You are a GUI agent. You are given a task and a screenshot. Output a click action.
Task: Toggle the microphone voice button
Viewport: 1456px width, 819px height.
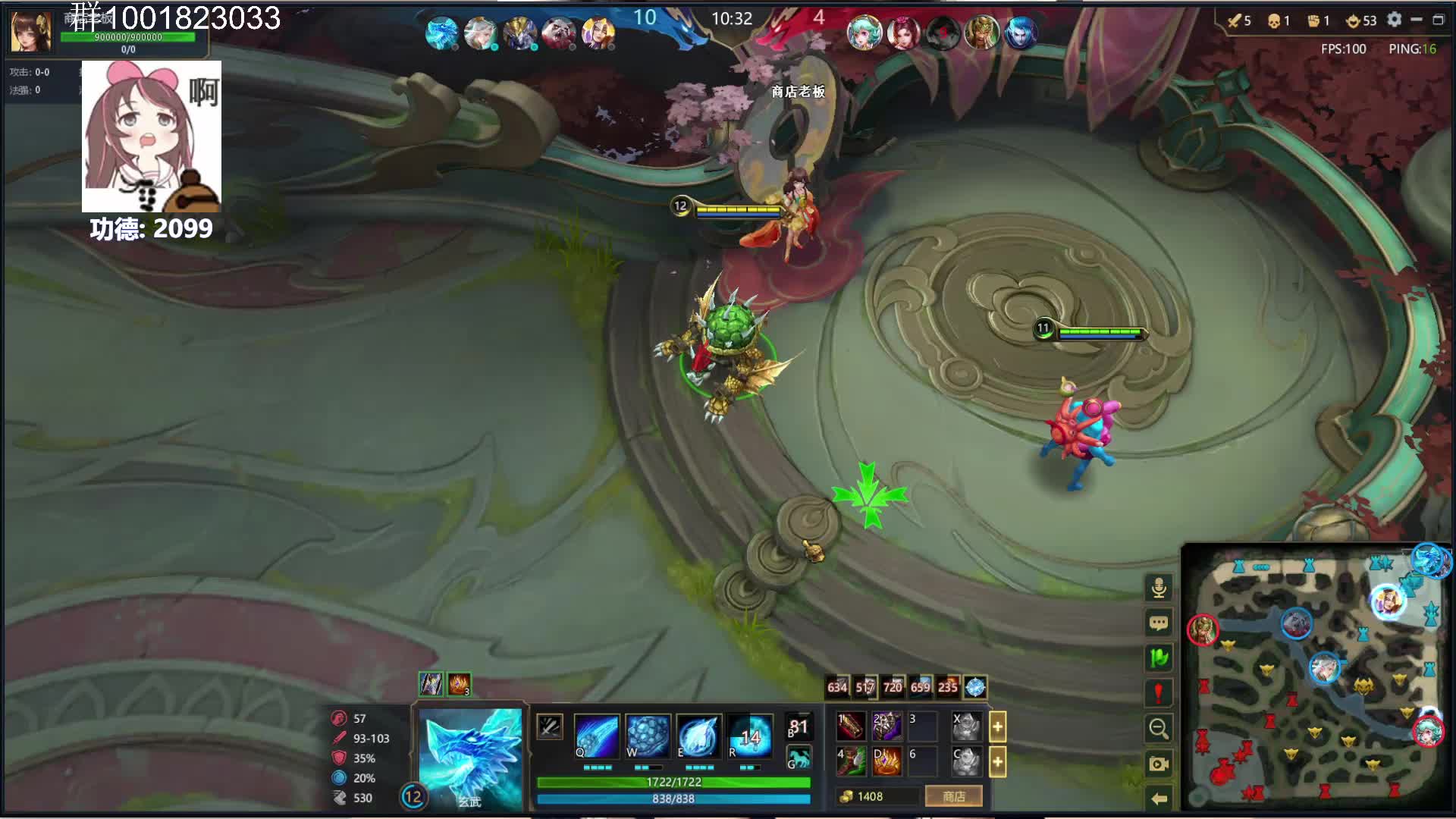[x=1159, y=588]
